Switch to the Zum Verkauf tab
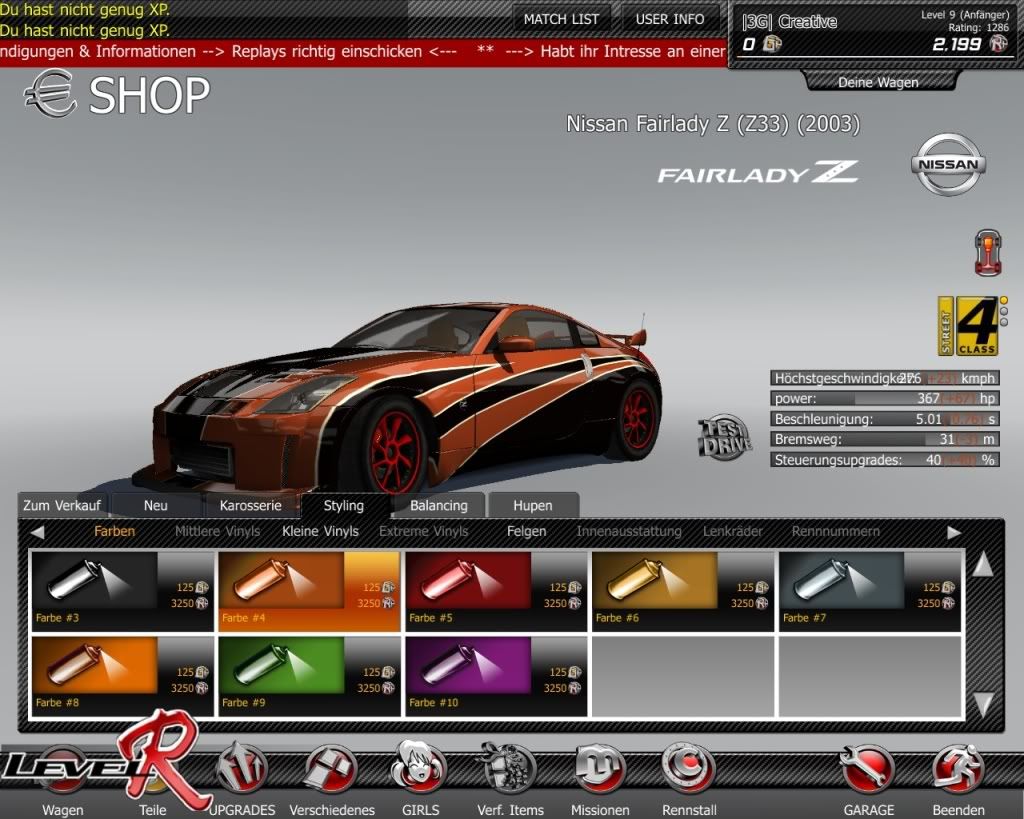The height and width of the screenshot is (819, 1024). tap(62, 505)
